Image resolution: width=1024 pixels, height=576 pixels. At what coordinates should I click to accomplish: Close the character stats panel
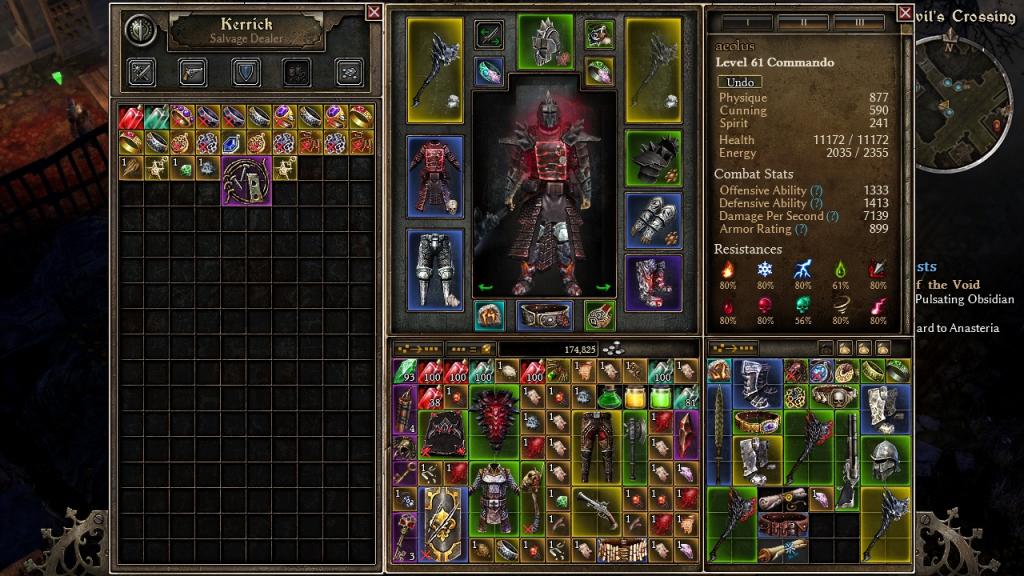(905, 13)
